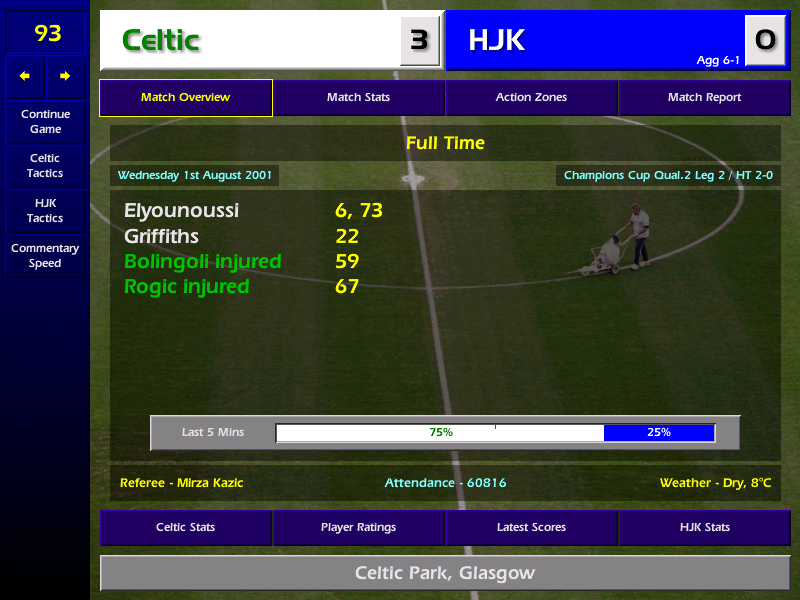View the Action Zones tab
This screenshot has width=800, height=600.
click(531, 98)
